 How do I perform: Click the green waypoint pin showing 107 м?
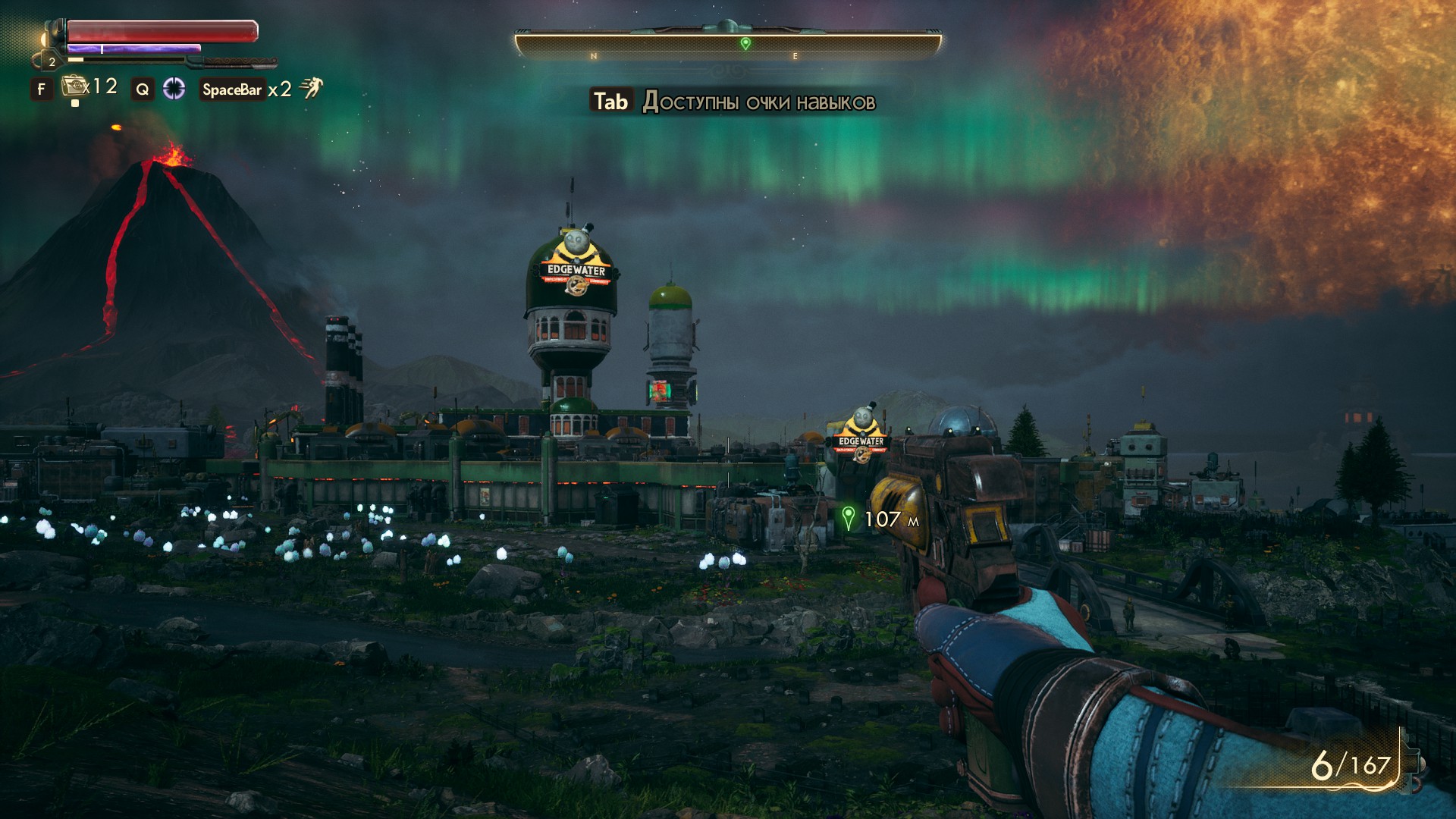click(x=849, y=518)
